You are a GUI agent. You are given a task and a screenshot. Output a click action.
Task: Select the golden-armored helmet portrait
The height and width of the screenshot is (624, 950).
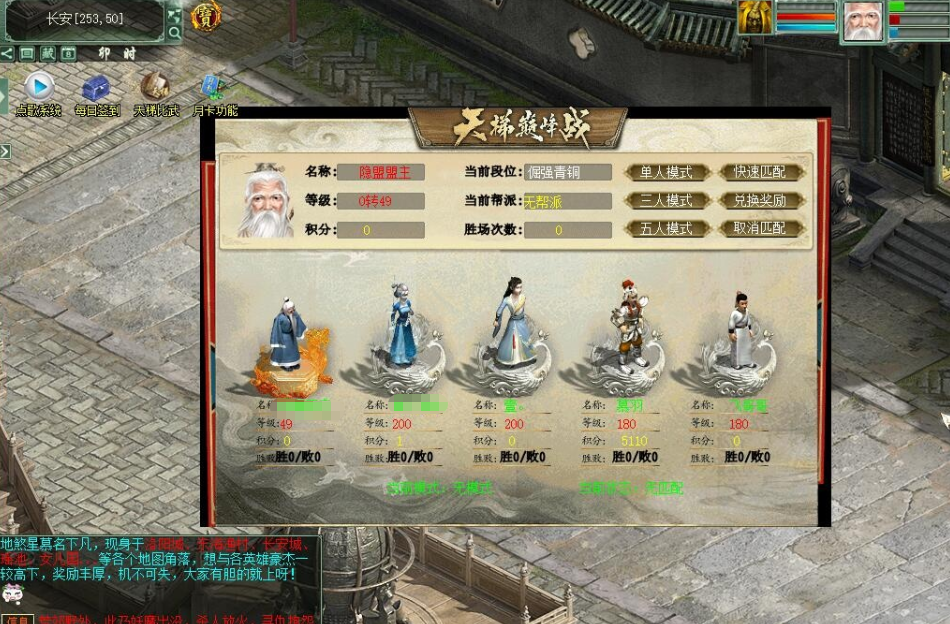pos(756,18)
